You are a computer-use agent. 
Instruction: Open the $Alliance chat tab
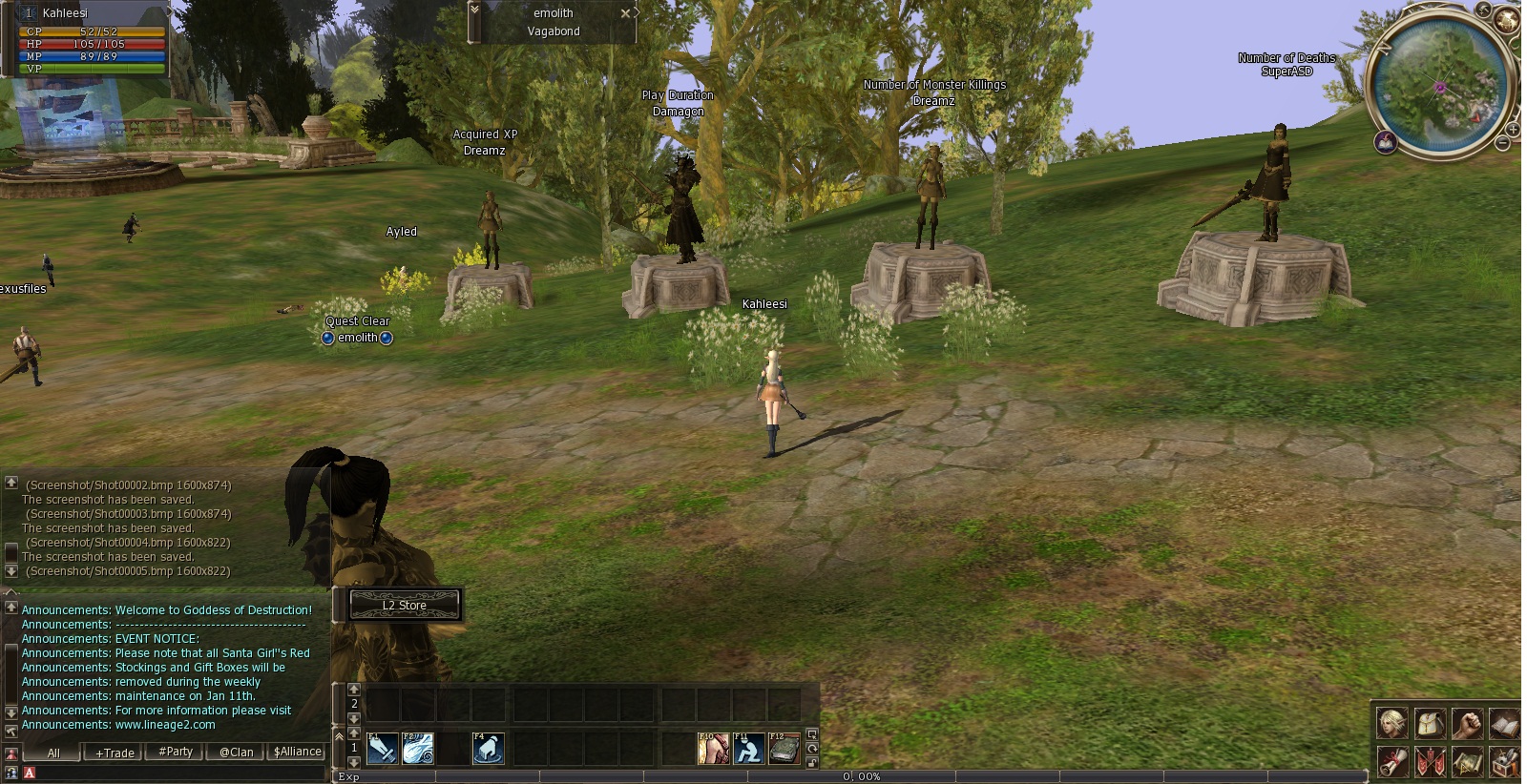coord(297,752)
